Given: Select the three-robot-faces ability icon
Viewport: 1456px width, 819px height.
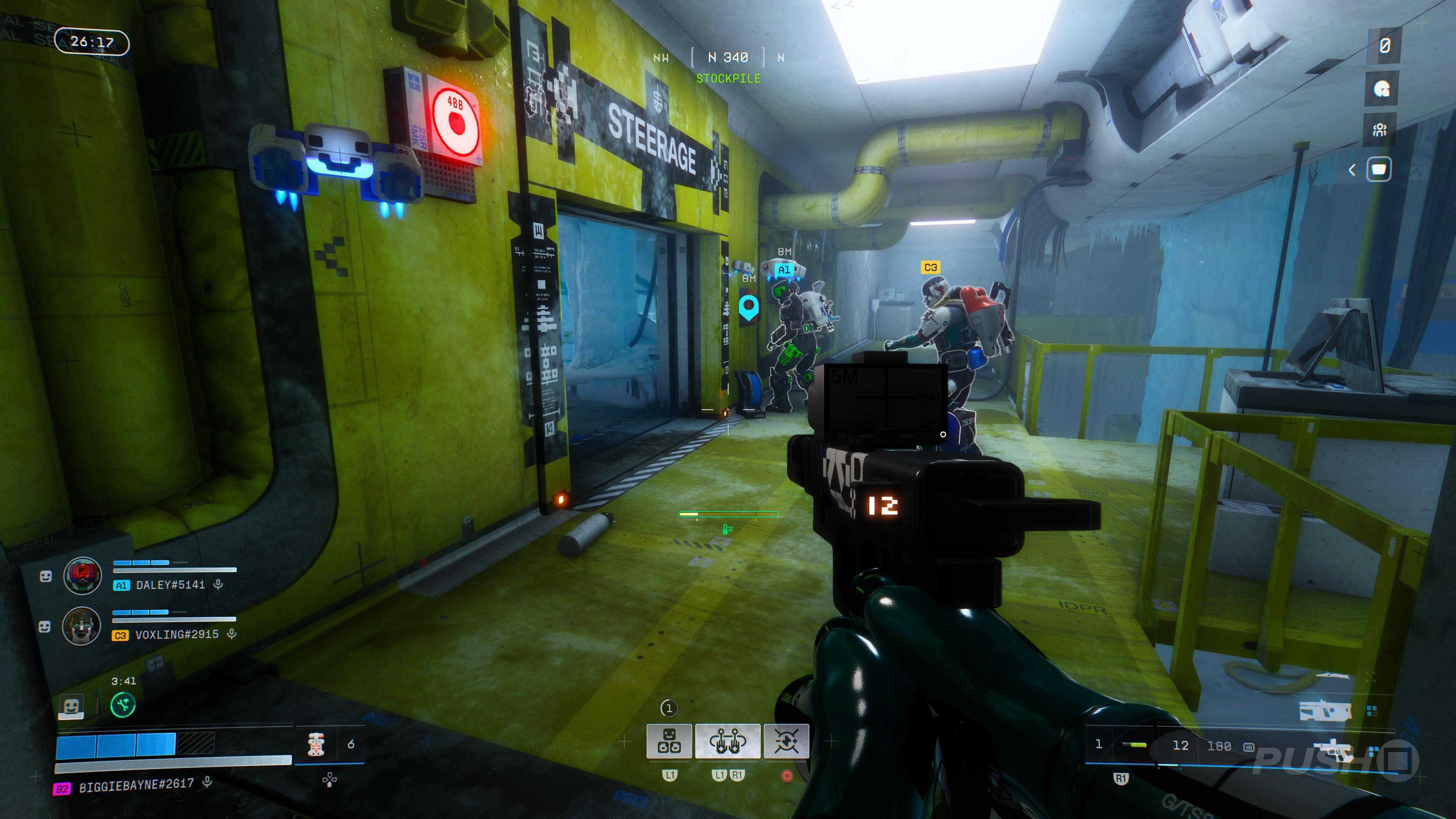Looking at the screenshot, I should tap(669, 741).
